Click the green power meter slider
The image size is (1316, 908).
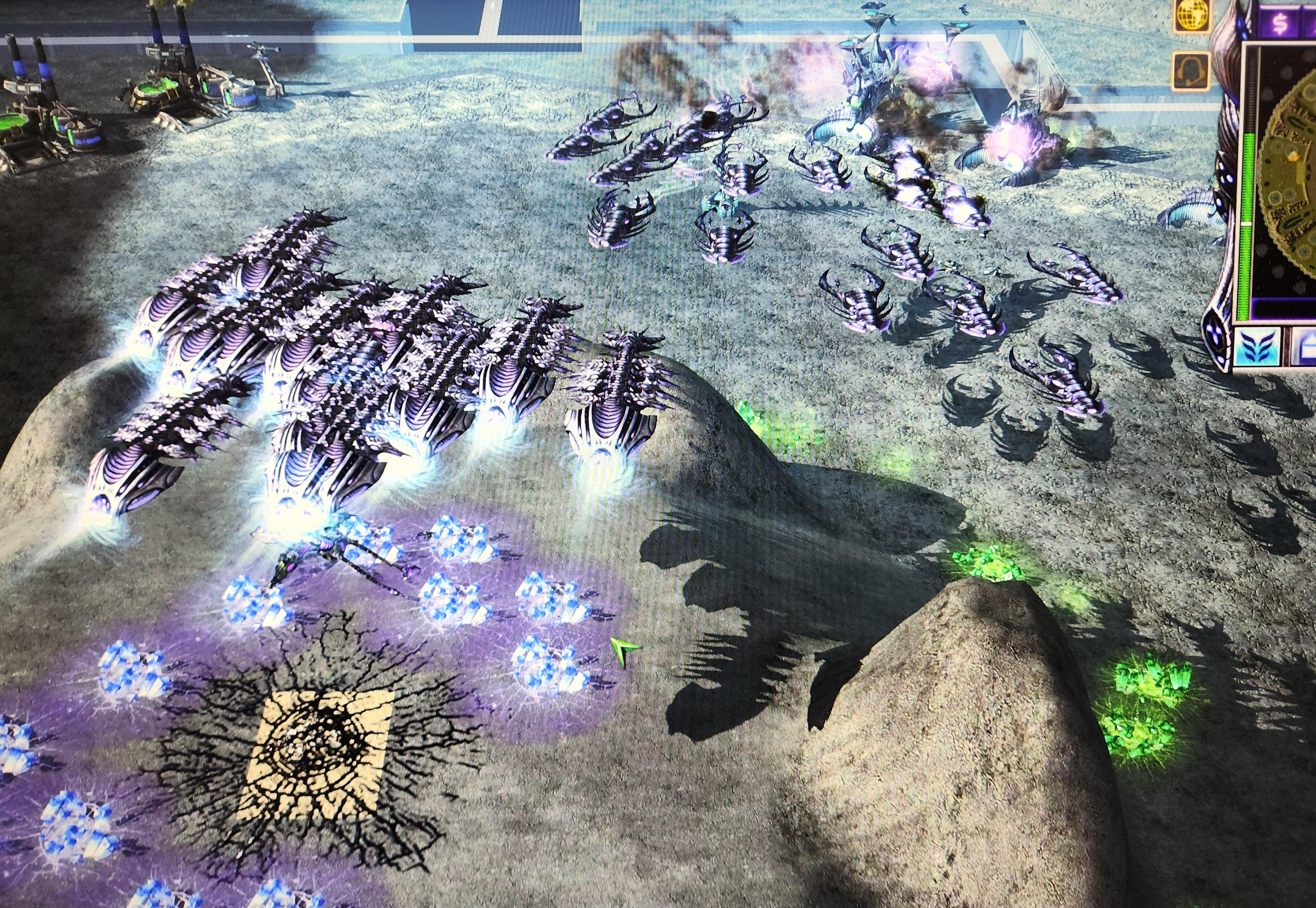1247,225
